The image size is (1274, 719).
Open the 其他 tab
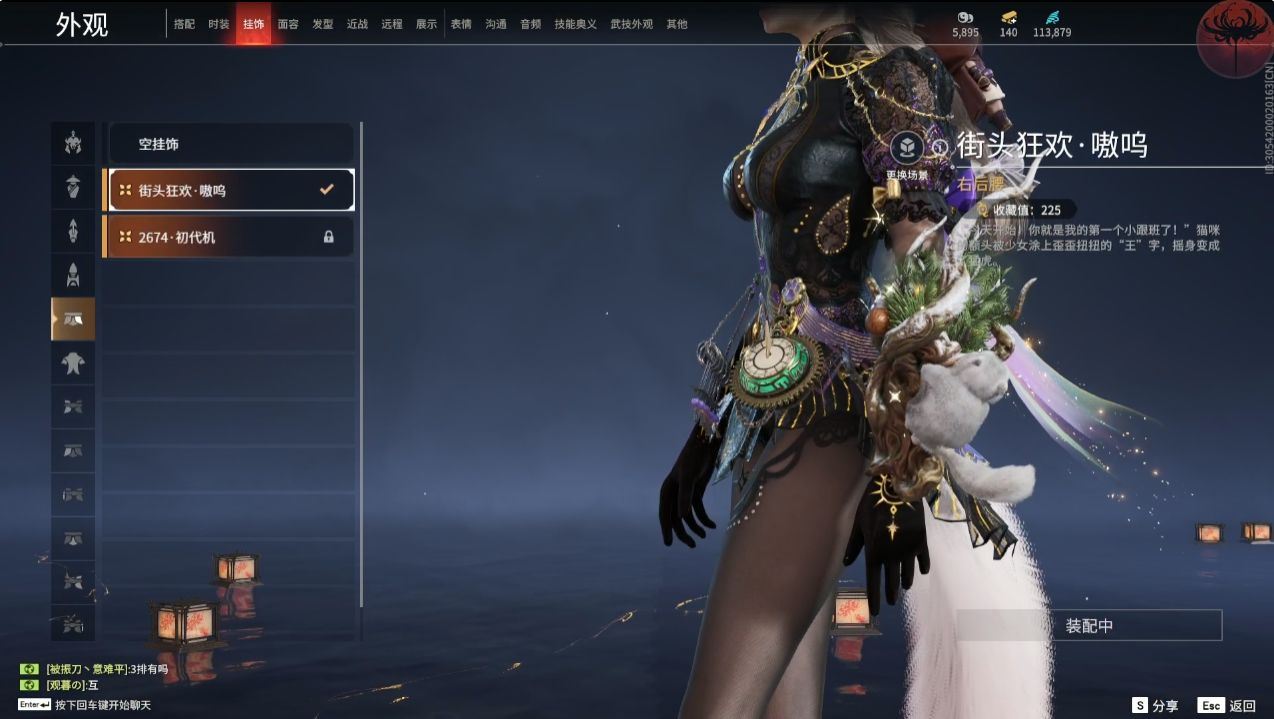(677, 24)
